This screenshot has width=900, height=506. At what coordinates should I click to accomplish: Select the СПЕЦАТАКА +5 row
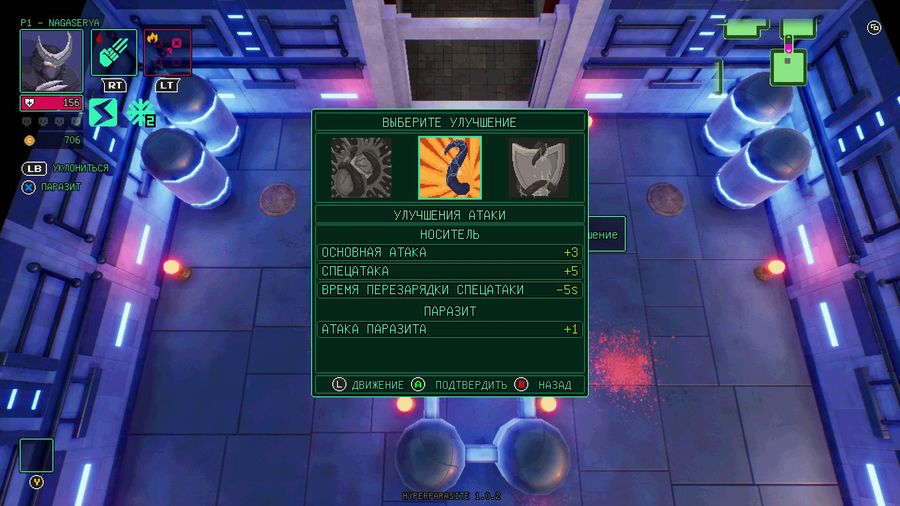click(x=449, y=271)
